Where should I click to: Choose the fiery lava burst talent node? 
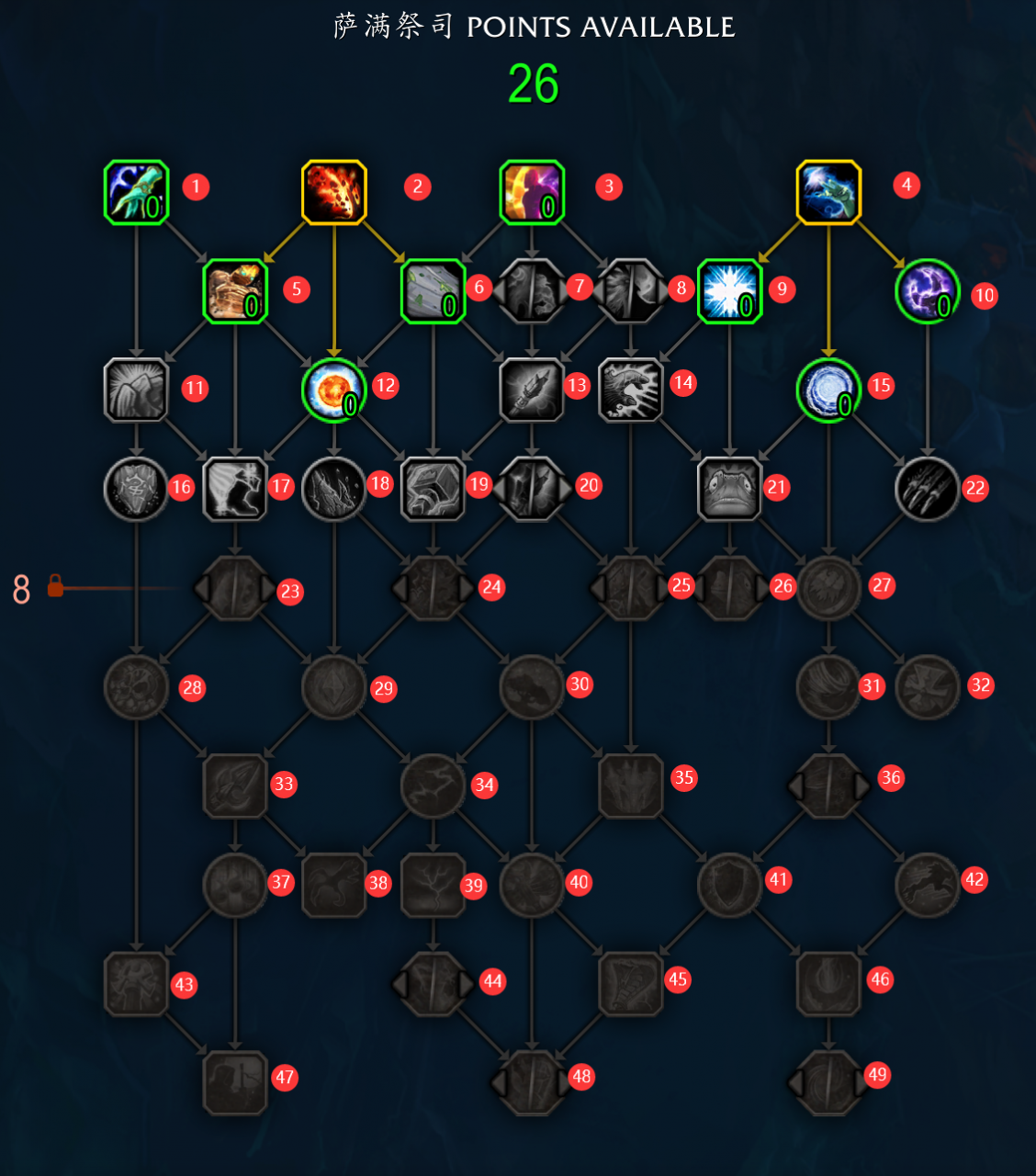[334, 192]
